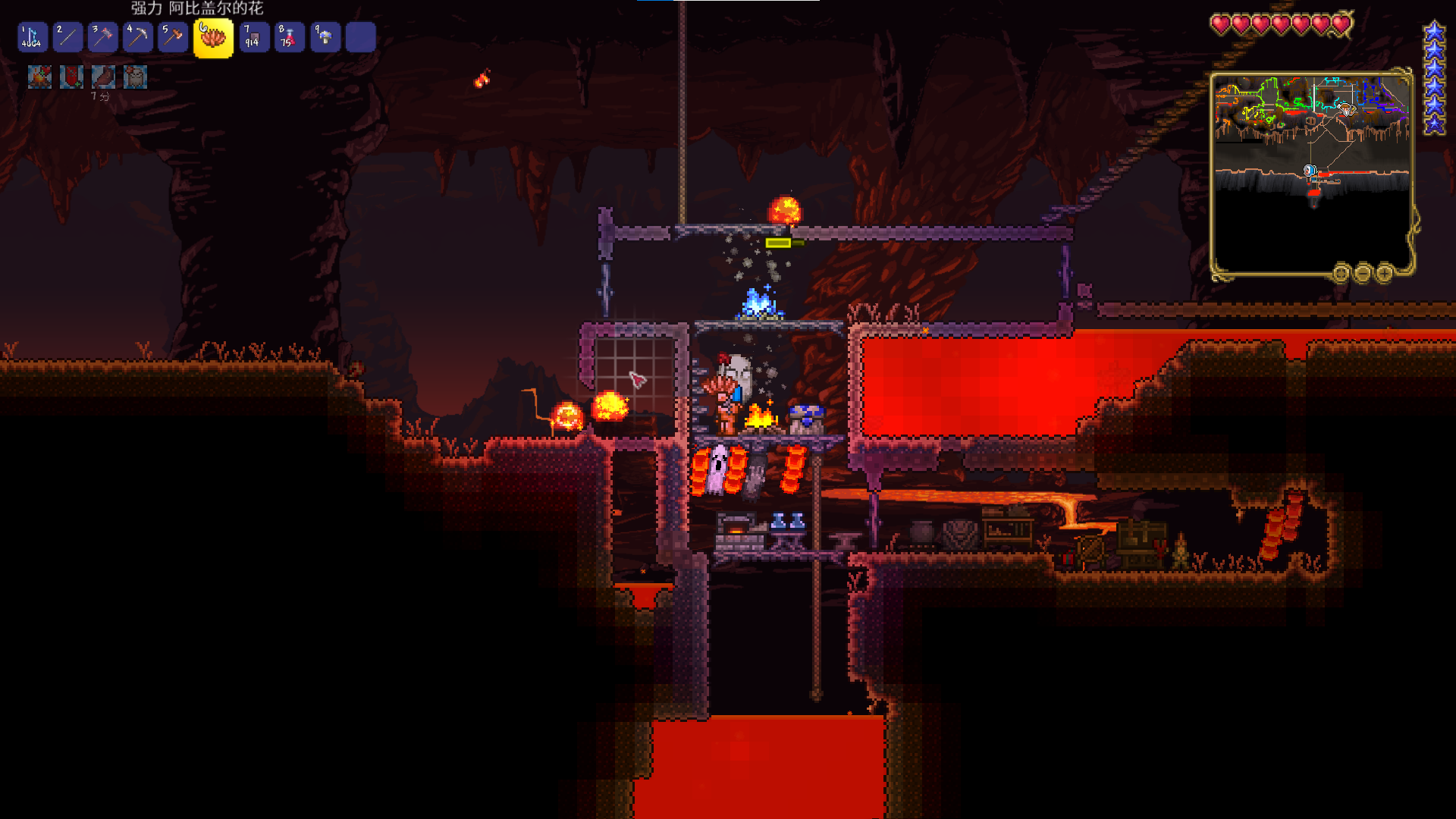The image size is (1456, 819).
Task: Click the red banner buff icon
Action: point(71,77)
